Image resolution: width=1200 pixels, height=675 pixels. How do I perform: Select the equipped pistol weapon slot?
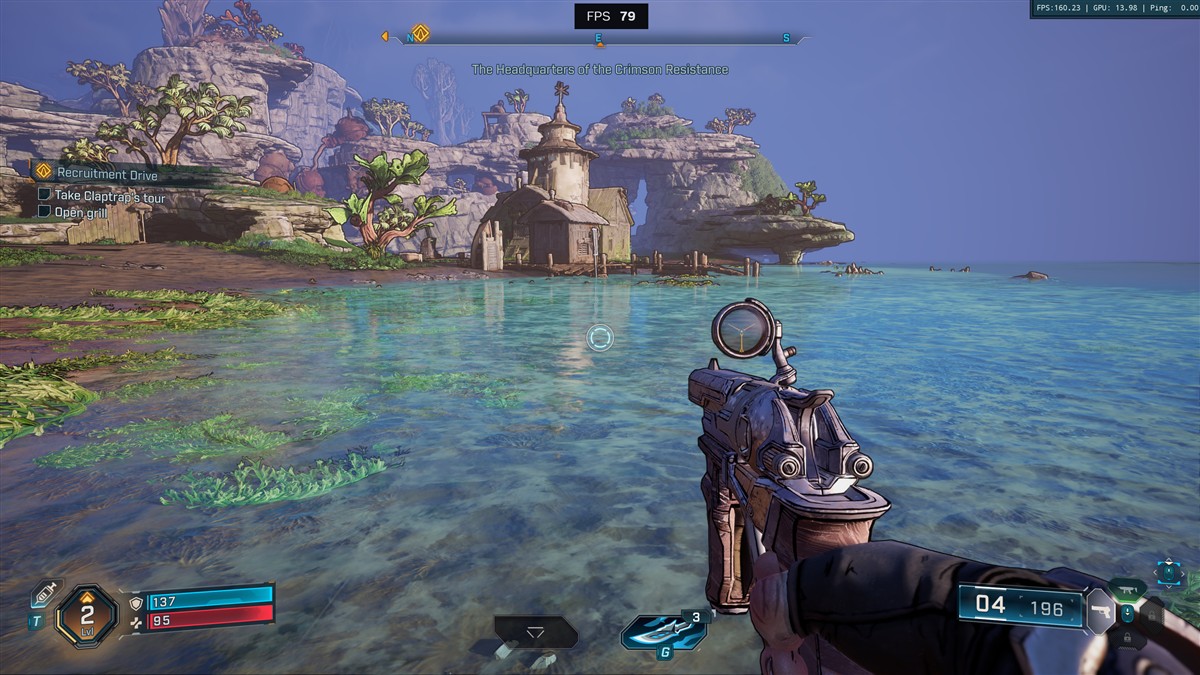pos(1099,610)
